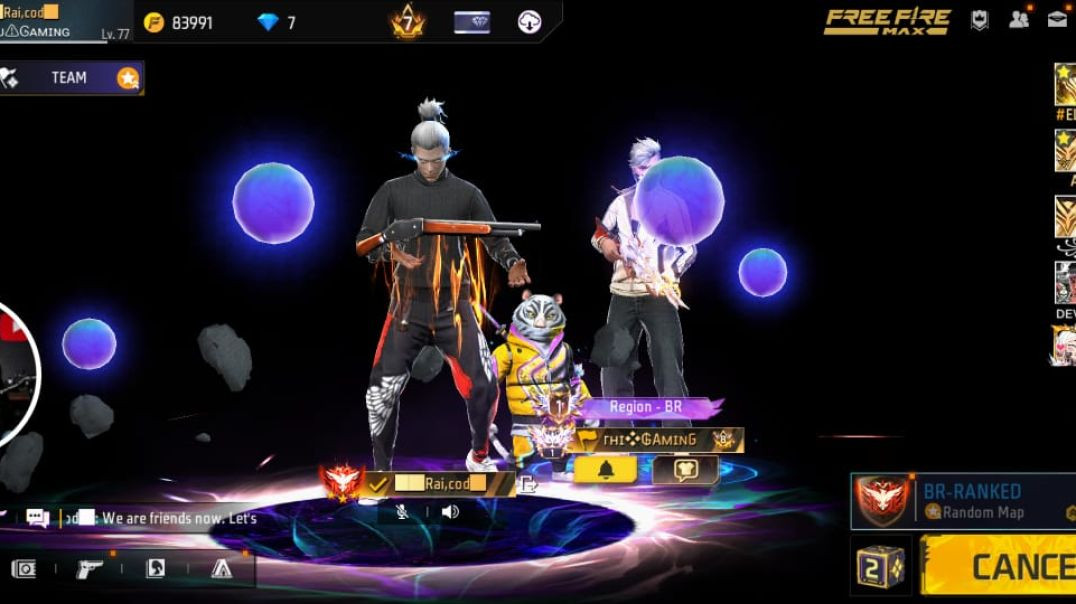
Task: Leave the team using the exit icon
Action: 528,485
